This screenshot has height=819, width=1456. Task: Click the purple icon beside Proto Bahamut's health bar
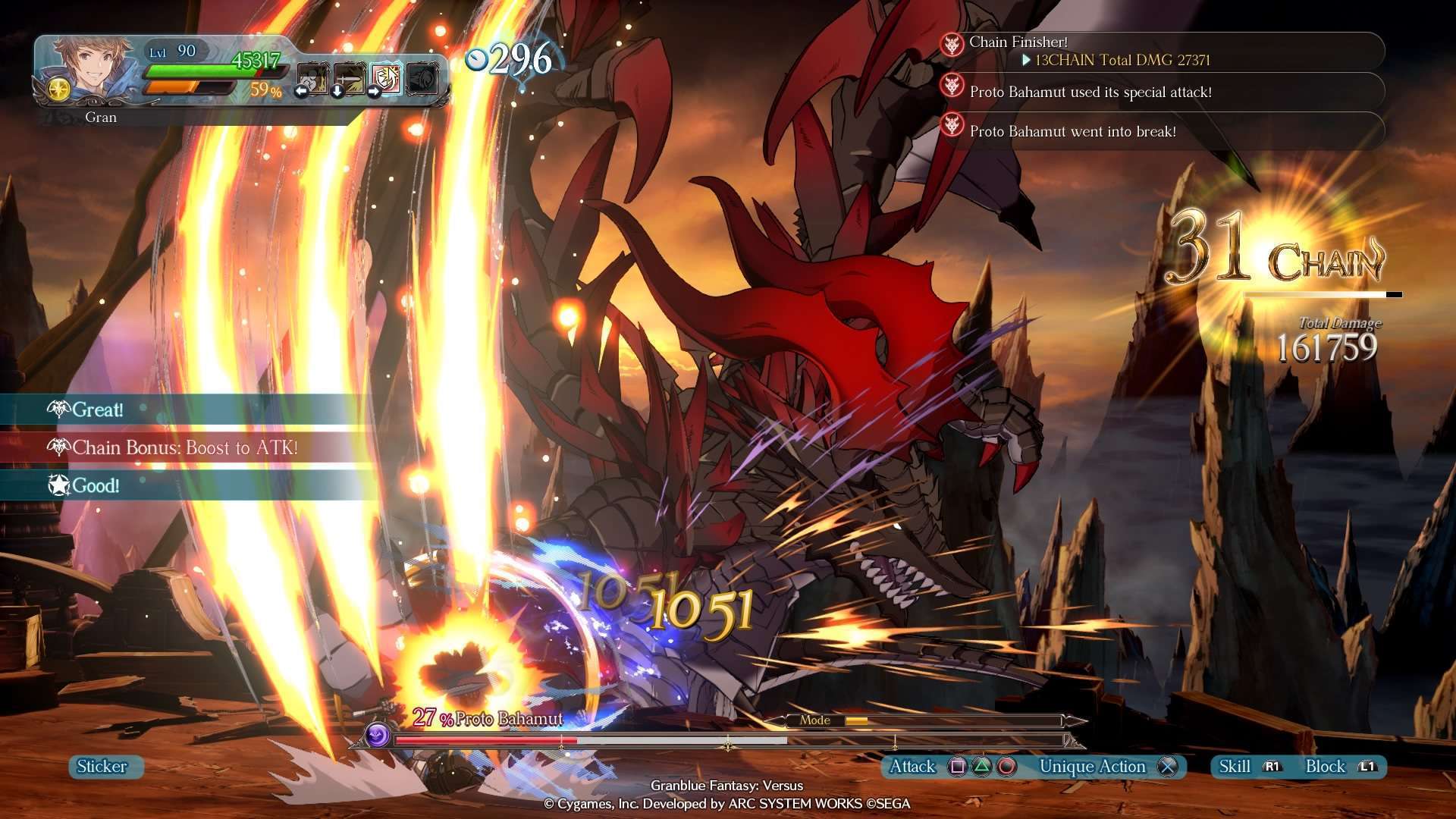click(x=377, y=734)
